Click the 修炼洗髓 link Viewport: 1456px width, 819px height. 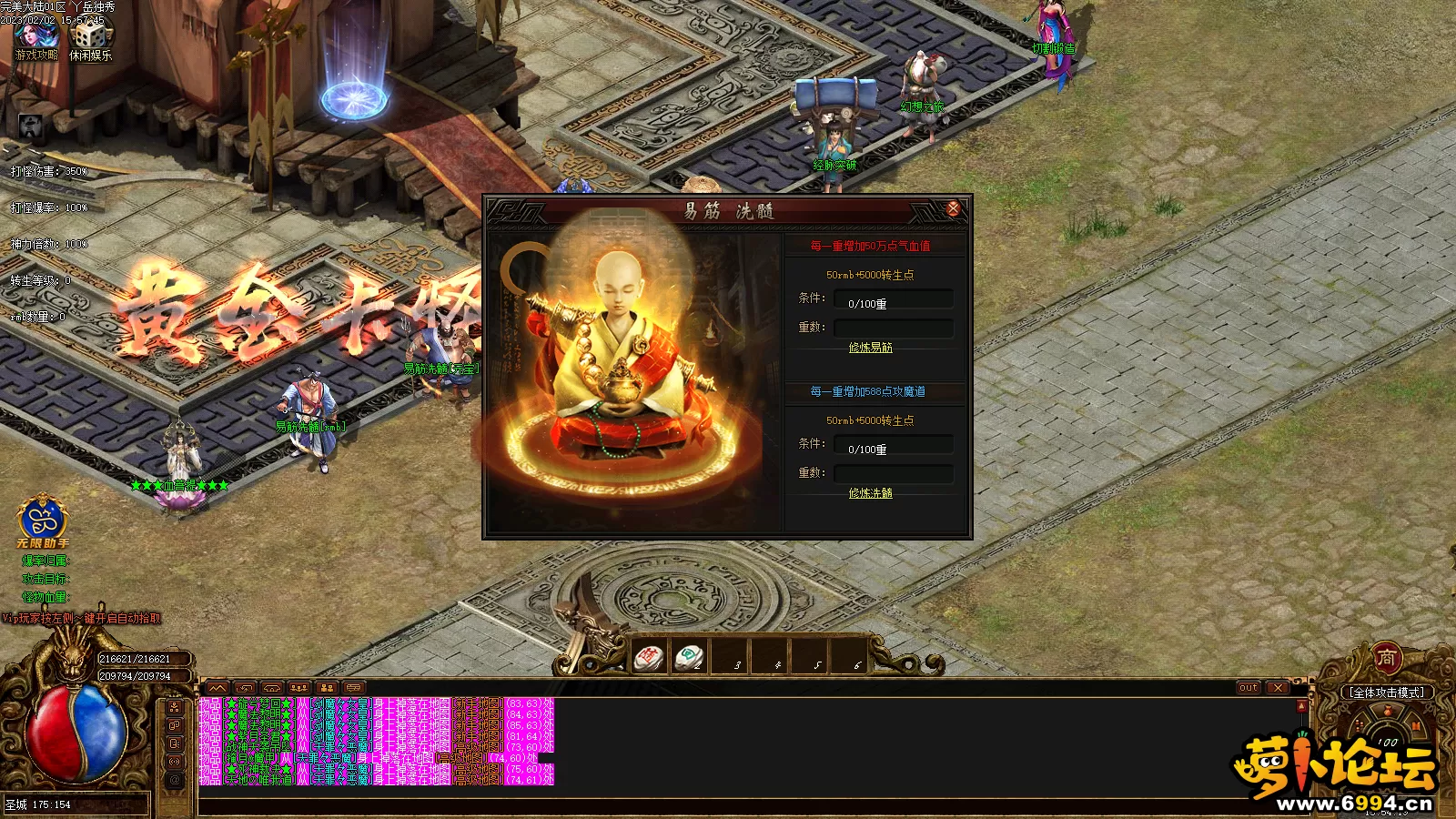[870, 493]
